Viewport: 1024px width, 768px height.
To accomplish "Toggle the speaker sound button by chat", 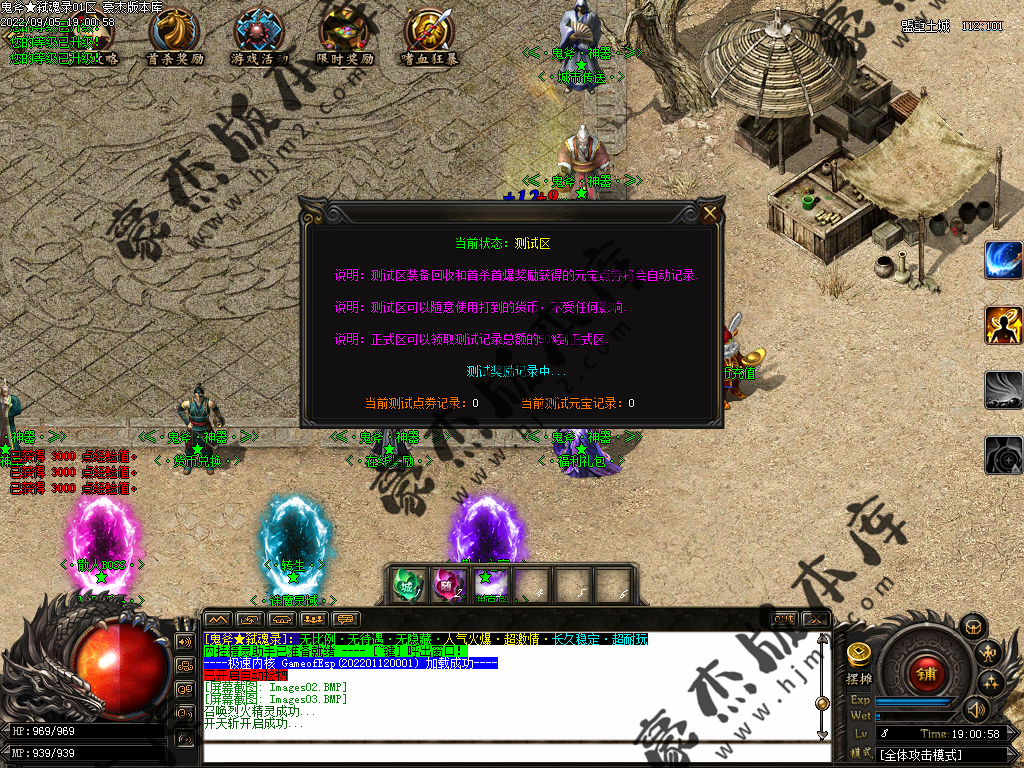I will click(x=184, y=641).
